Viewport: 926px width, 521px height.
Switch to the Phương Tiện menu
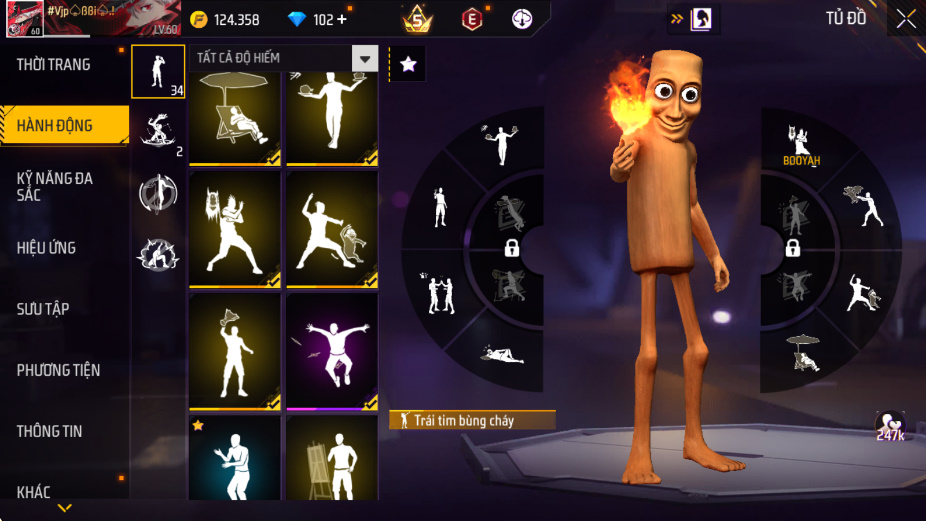pyautogui.click(x=59, y=370)
